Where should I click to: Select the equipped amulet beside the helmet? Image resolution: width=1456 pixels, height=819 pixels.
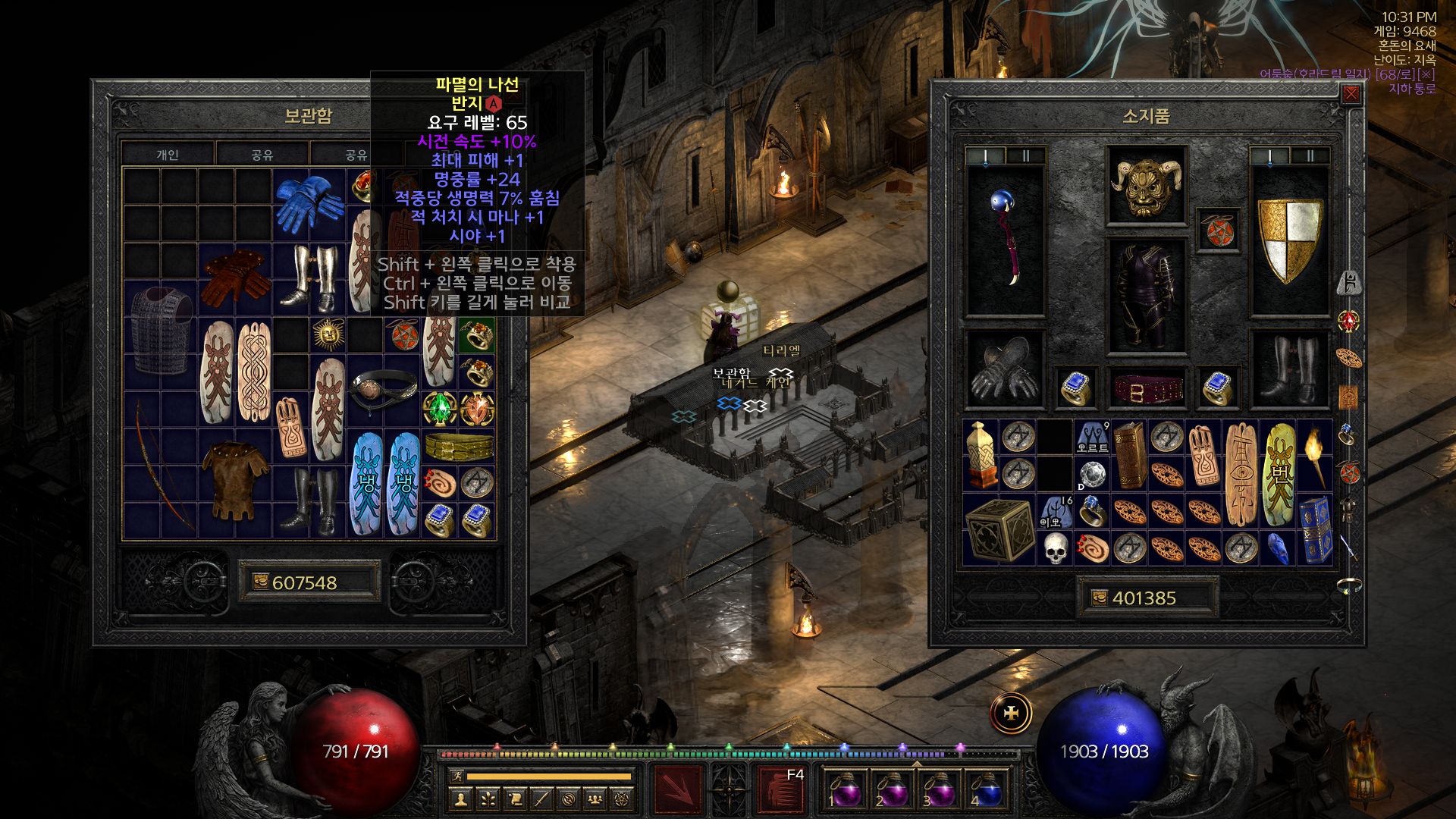[x=1217, y=231]
